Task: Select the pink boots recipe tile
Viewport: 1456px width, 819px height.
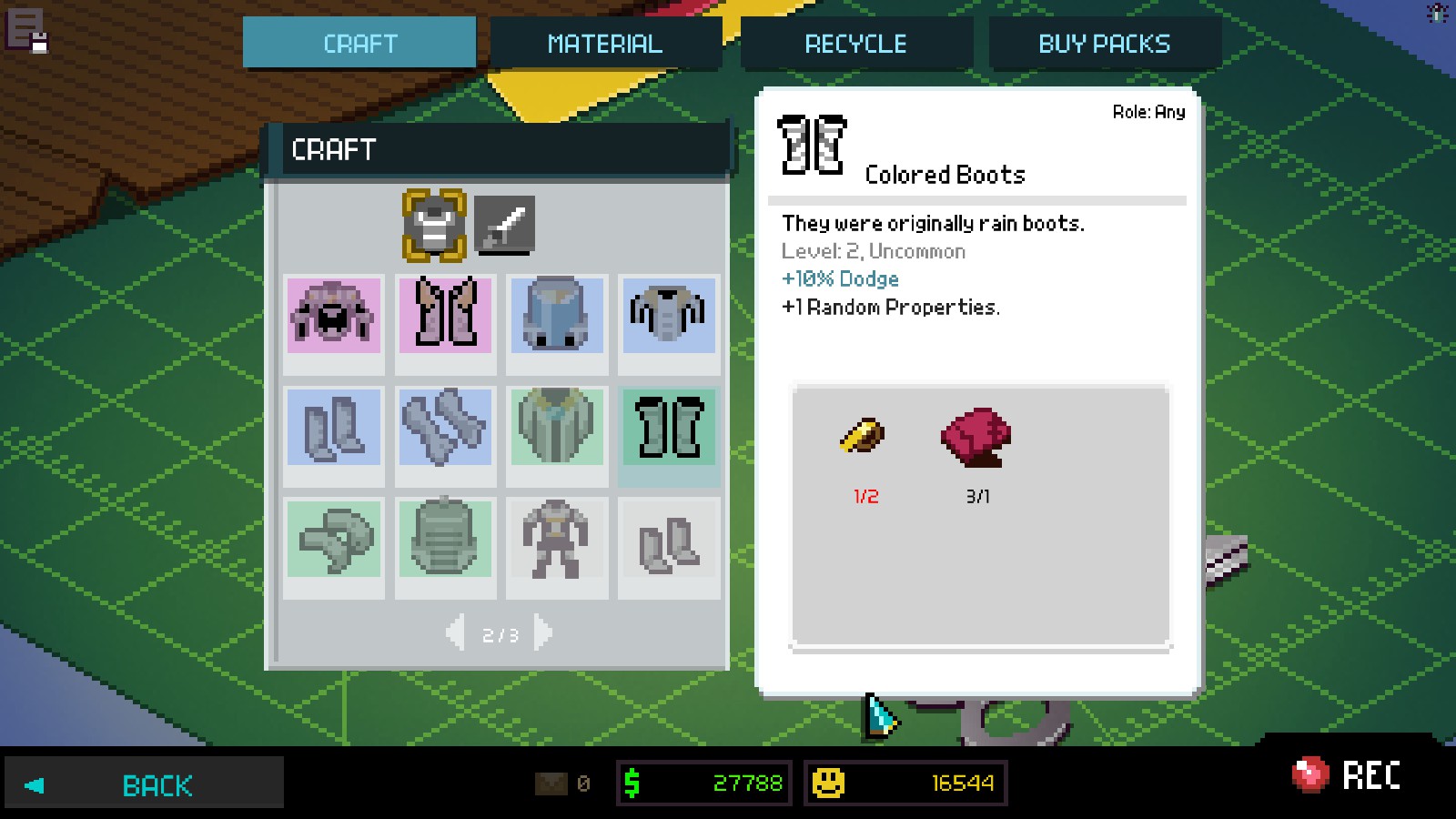Action: tap(445, 316)
